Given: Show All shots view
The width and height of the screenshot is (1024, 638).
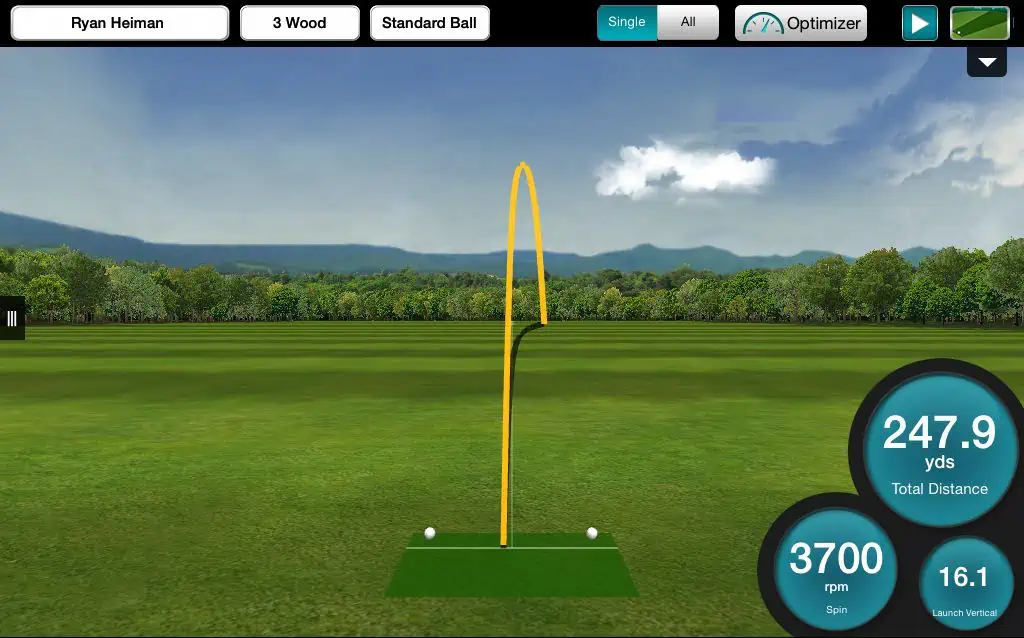Looking at the screenshot, I should point(688,22).
